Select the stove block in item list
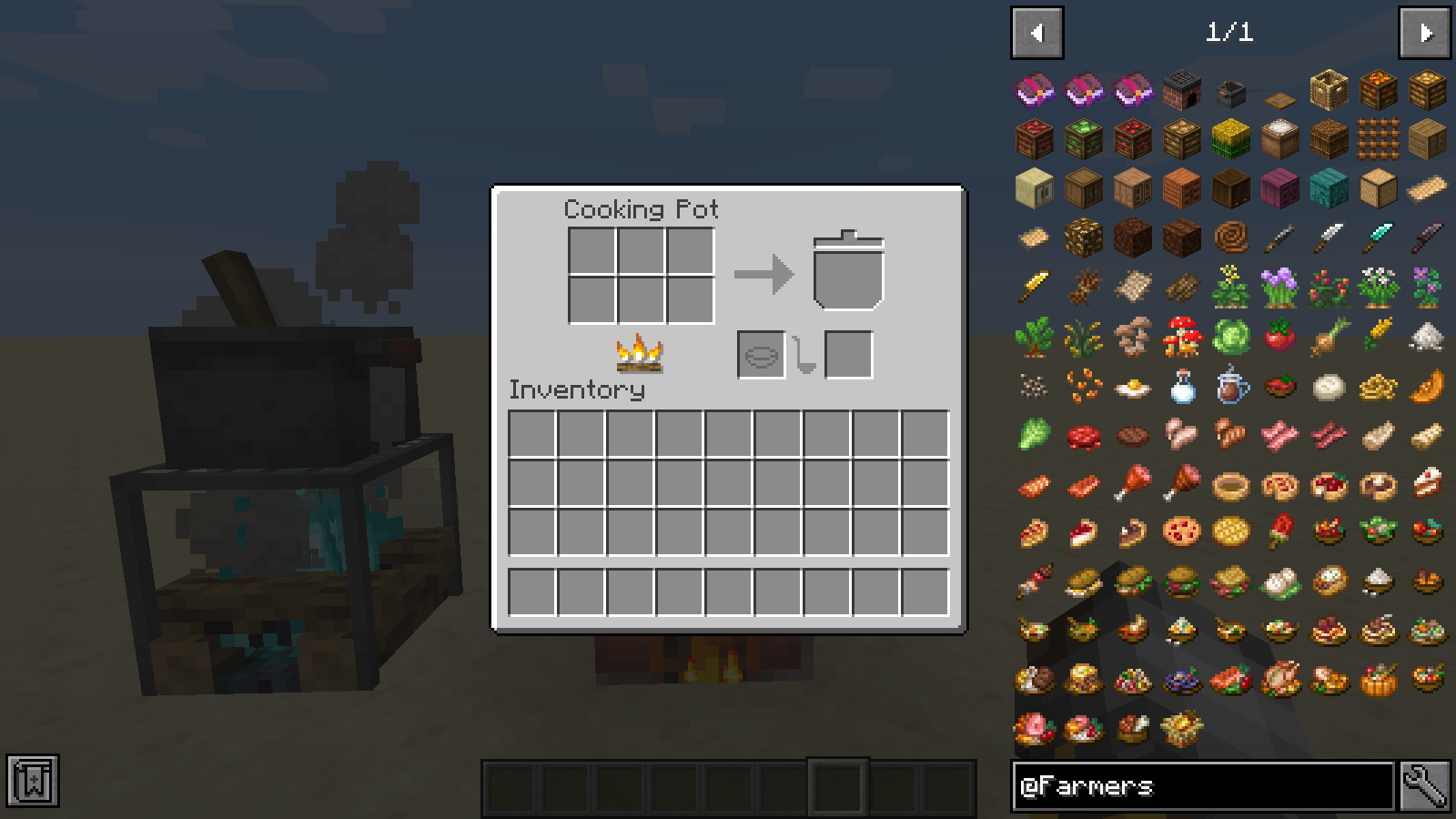 pos(1181,91)
